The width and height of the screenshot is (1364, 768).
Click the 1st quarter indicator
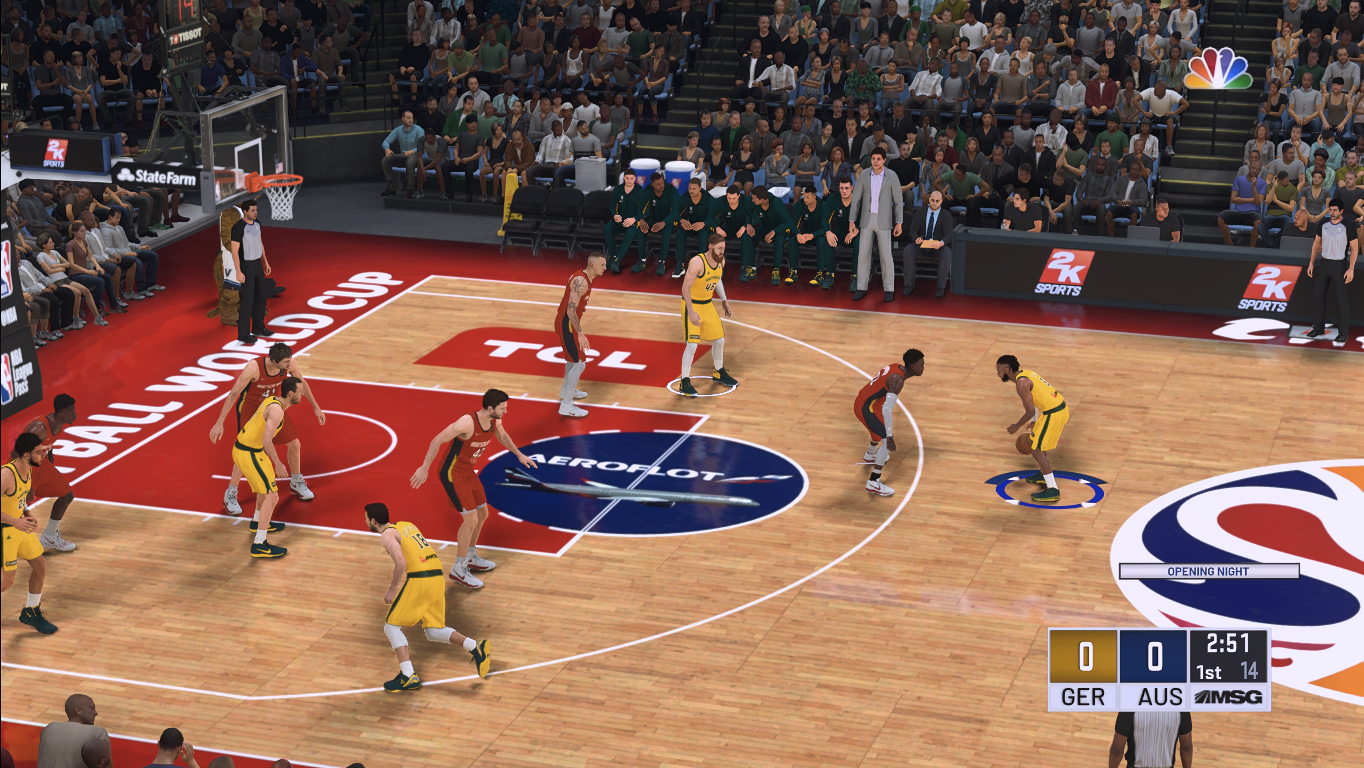coord(1207,672)
